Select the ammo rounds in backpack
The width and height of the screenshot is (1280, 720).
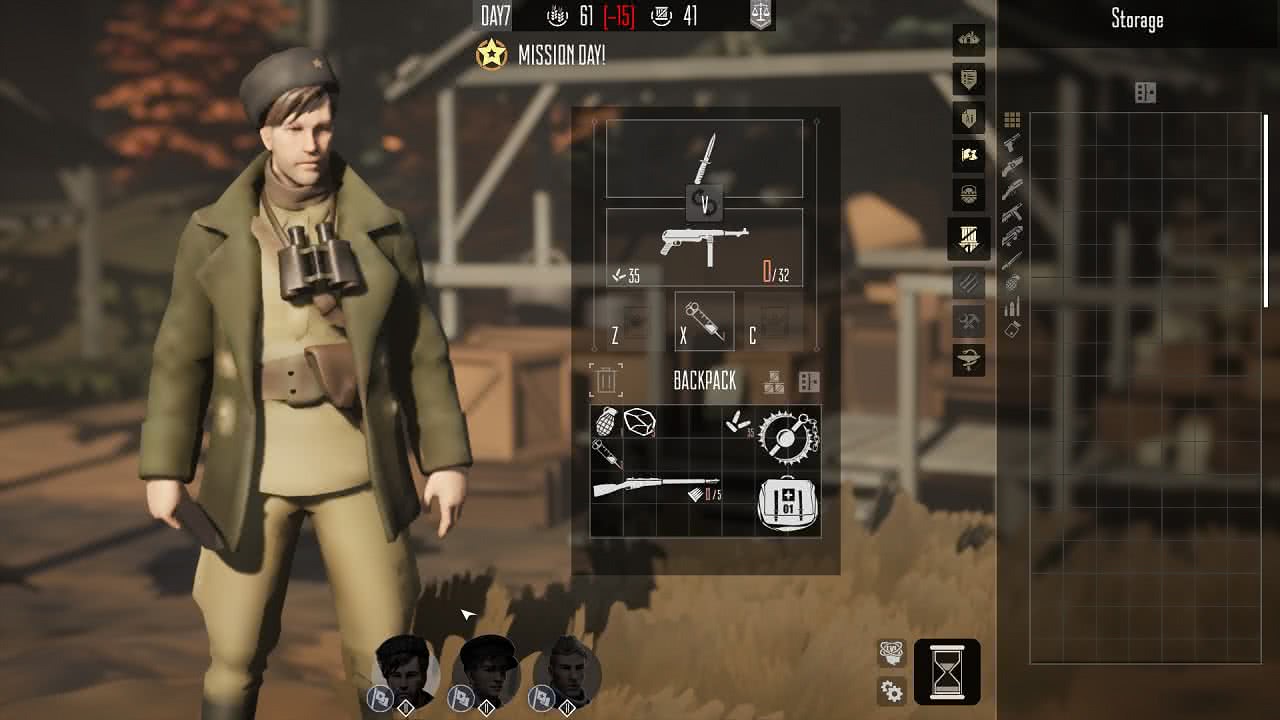click(739, 424)
